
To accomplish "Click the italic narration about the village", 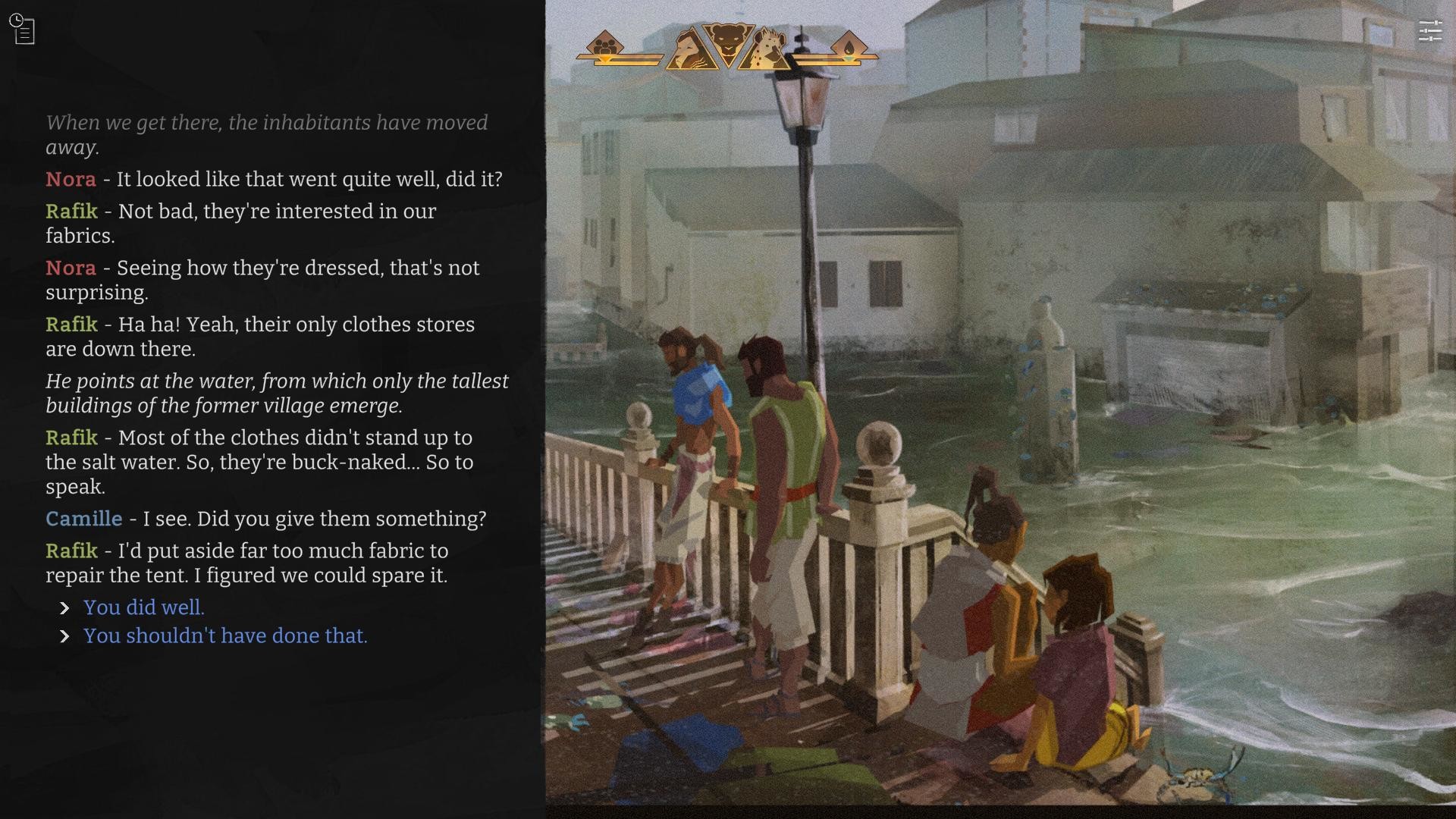I will (x=278, y=393).
